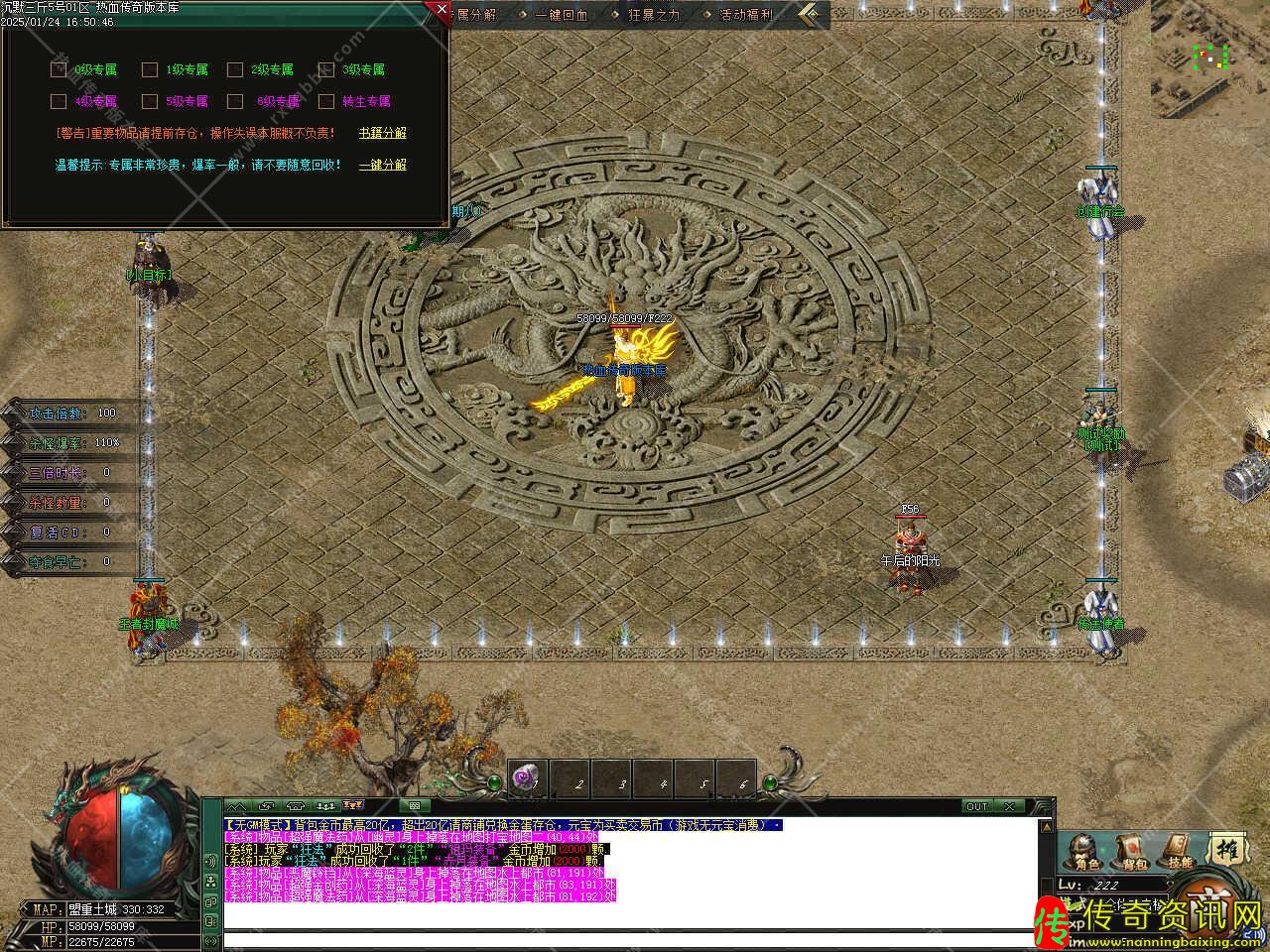The height and width of the screenshot is (952, 1270).
Task: Tick the 4级专属 checkbox
Action: pos(58,101)
